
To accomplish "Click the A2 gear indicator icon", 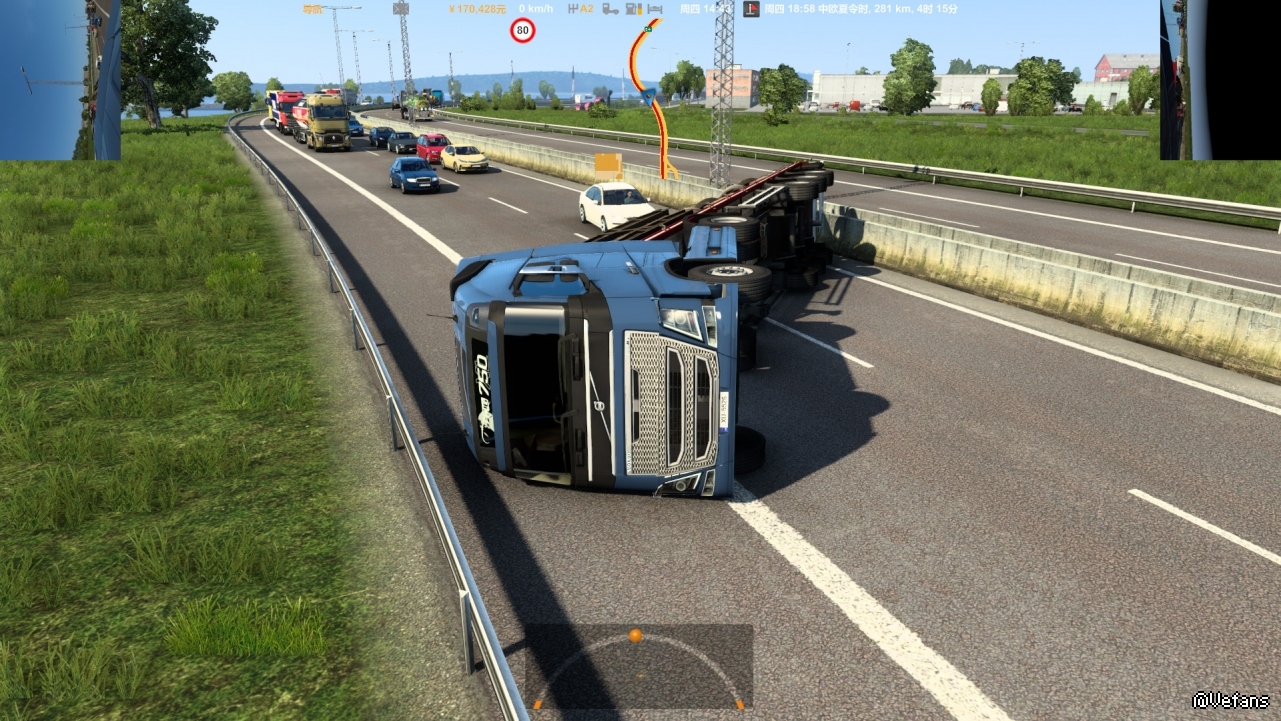I will pyautogui.click(x=580, y=9).
